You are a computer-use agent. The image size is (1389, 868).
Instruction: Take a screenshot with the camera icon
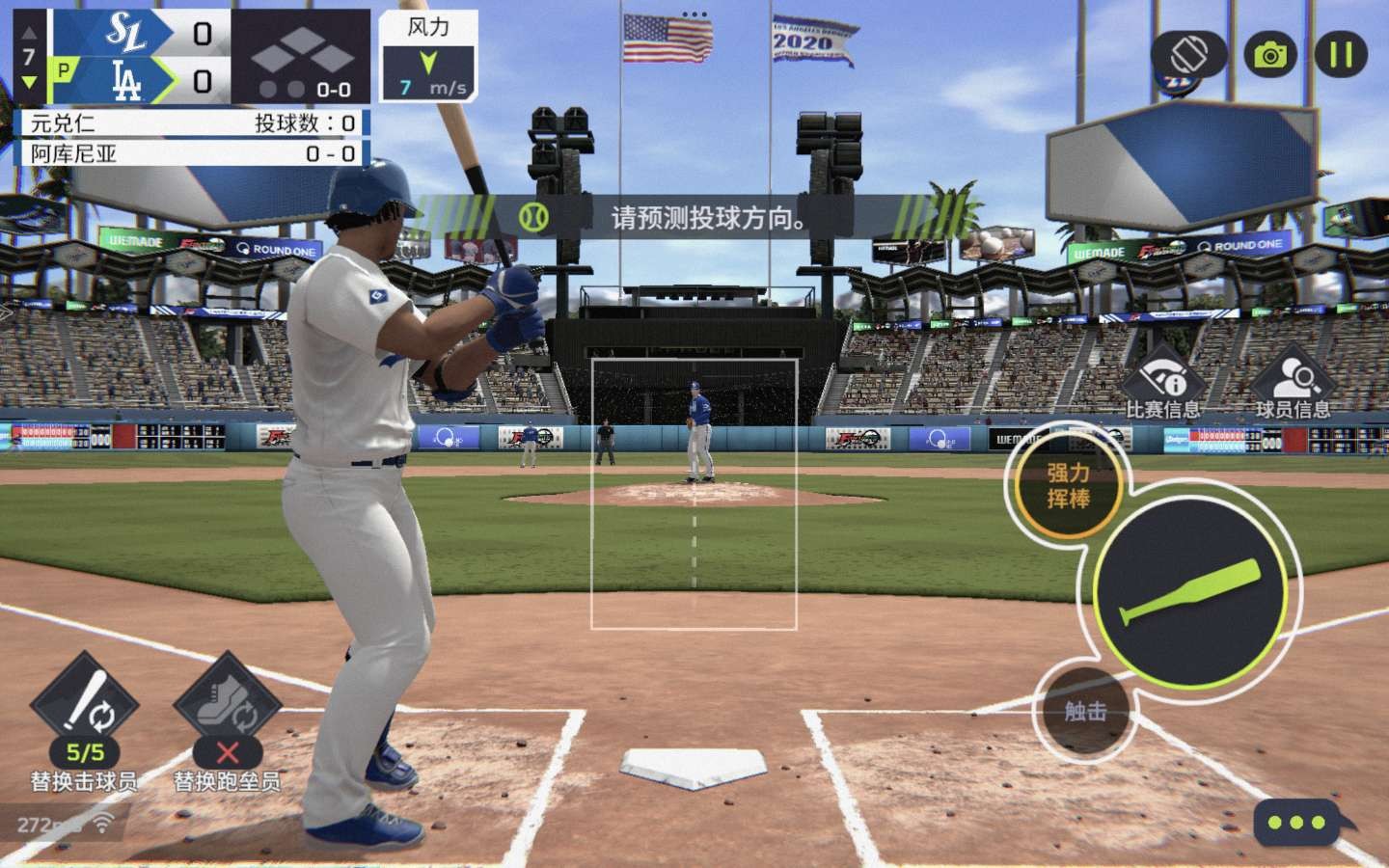click(x=1270, y=55)
